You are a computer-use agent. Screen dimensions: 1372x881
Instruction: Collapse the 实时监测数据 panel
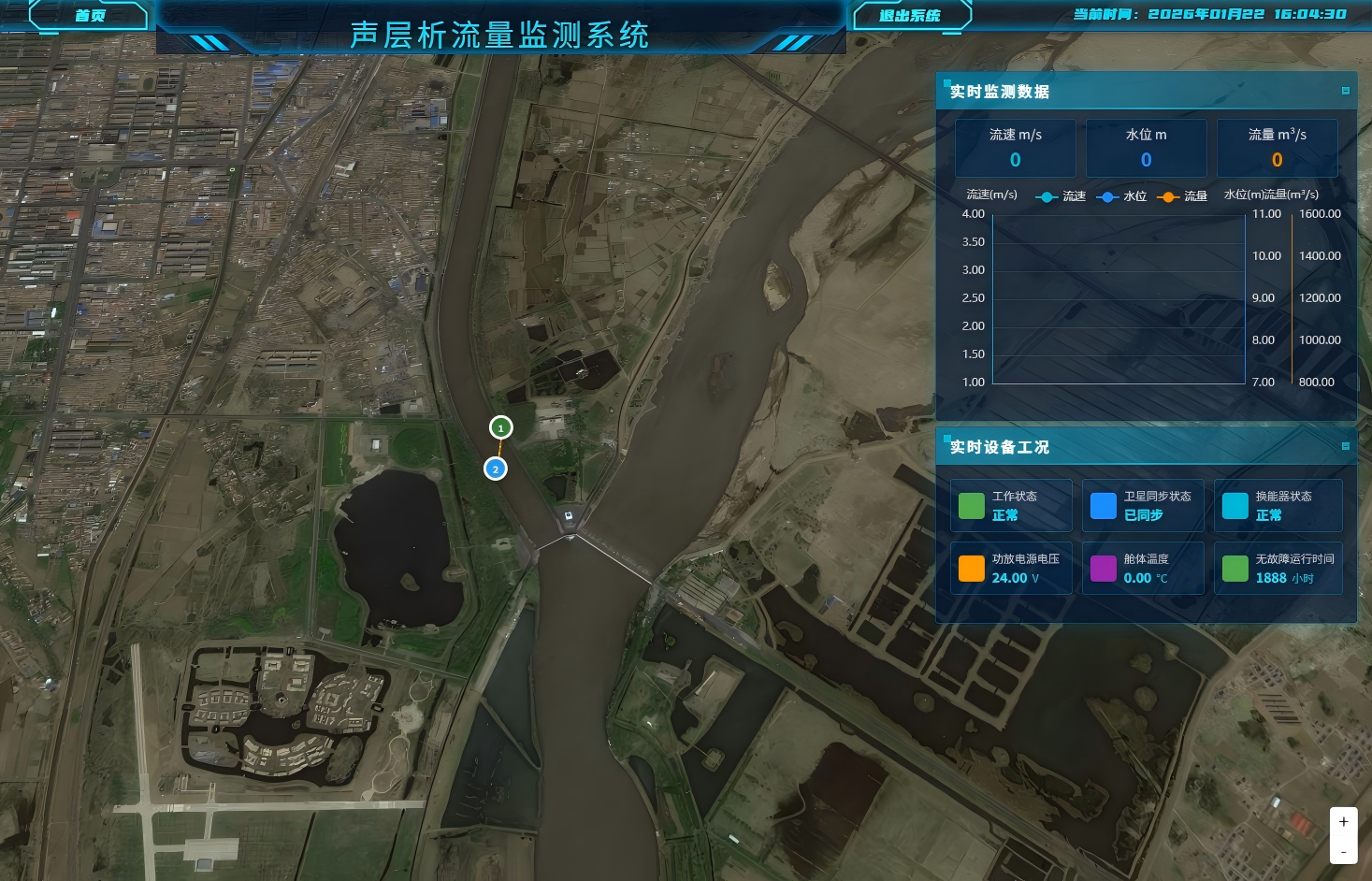click(1346, 91)
